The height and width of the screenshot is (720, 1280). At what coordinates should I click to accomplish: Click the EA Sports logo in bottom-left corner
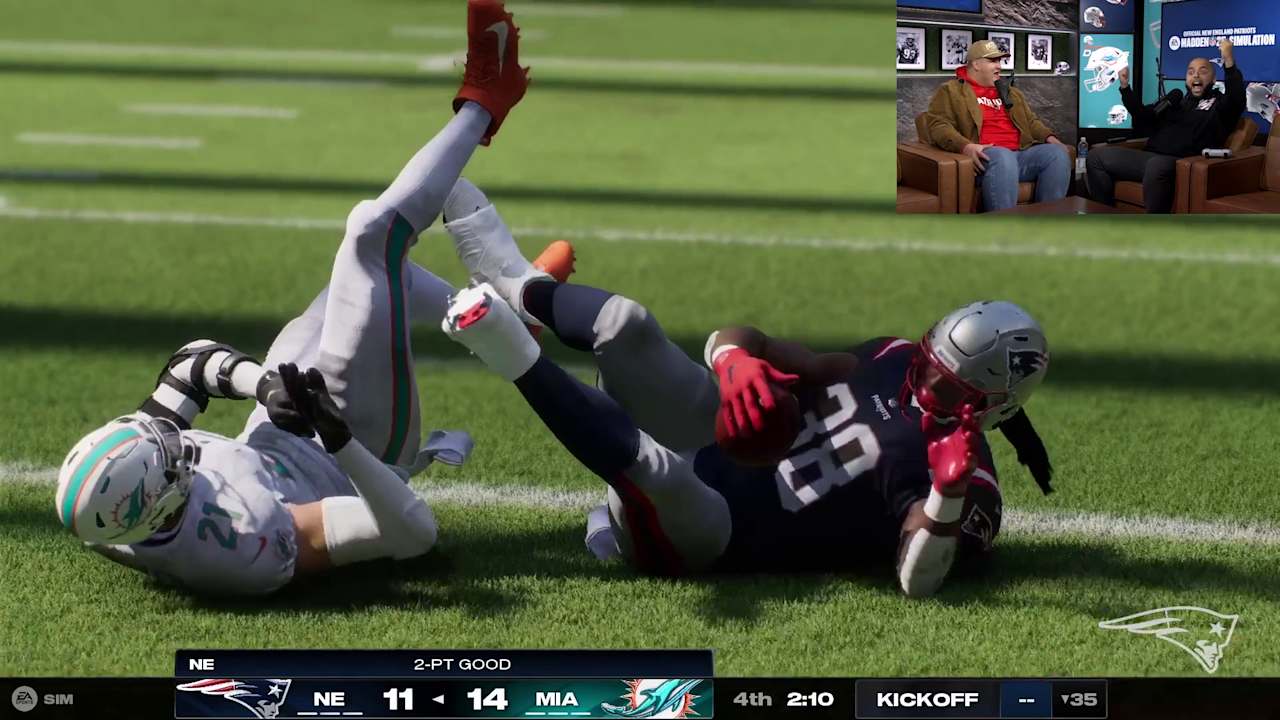tap(25, 699)
